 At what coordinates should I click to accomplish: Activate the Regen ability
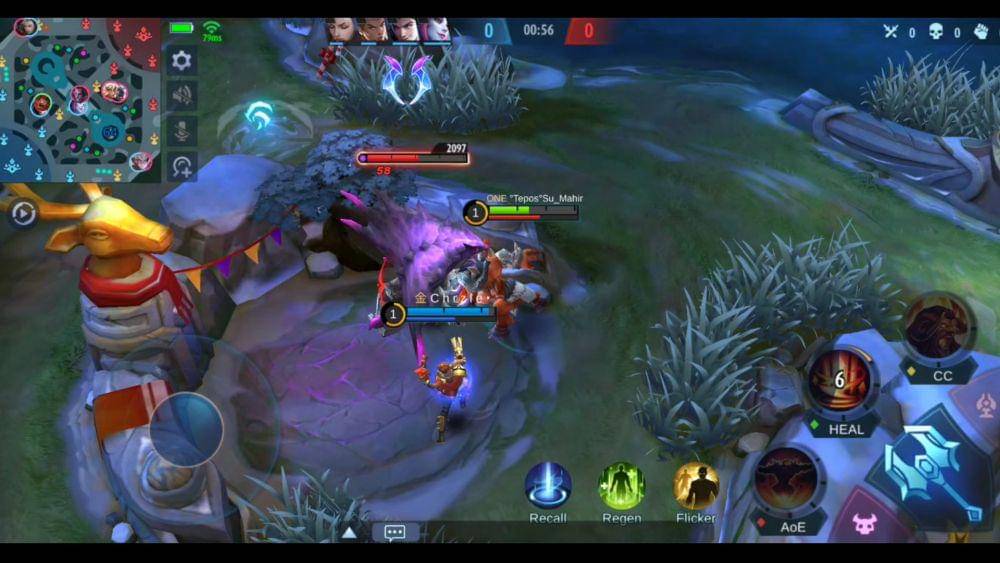coord(621,485)
